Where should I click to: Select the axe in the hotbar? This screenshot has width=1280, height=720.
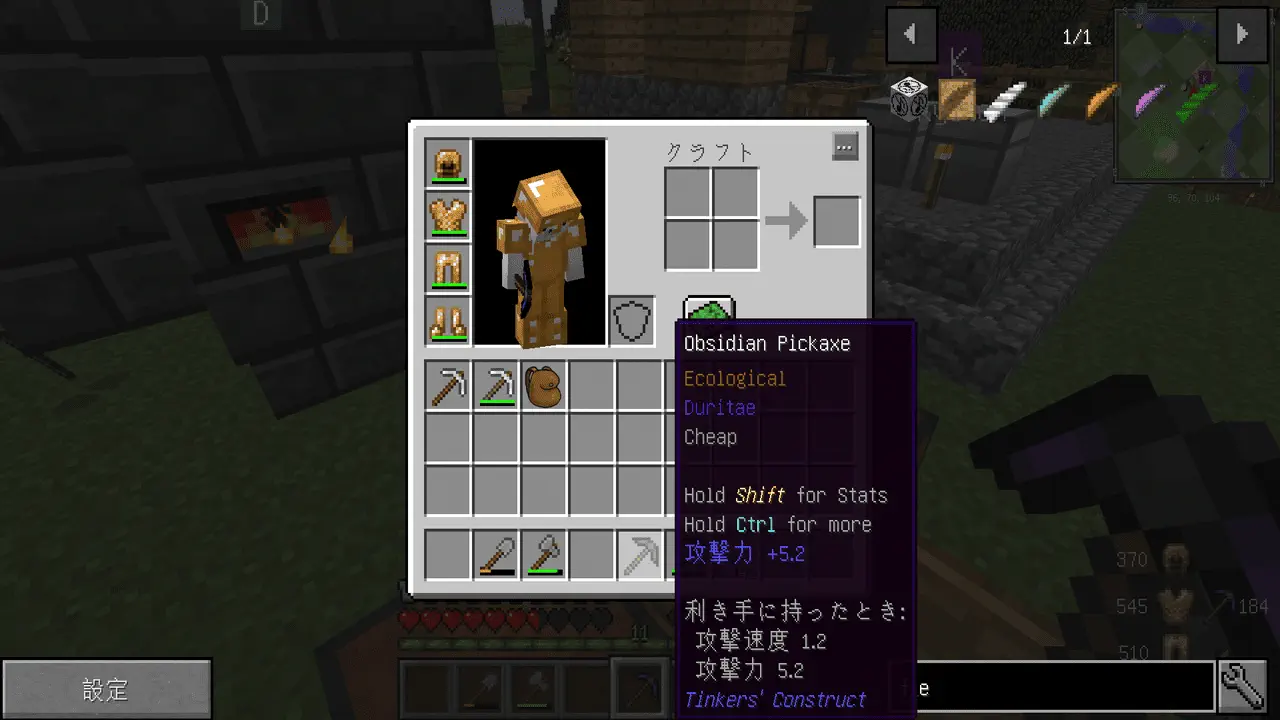544,555
